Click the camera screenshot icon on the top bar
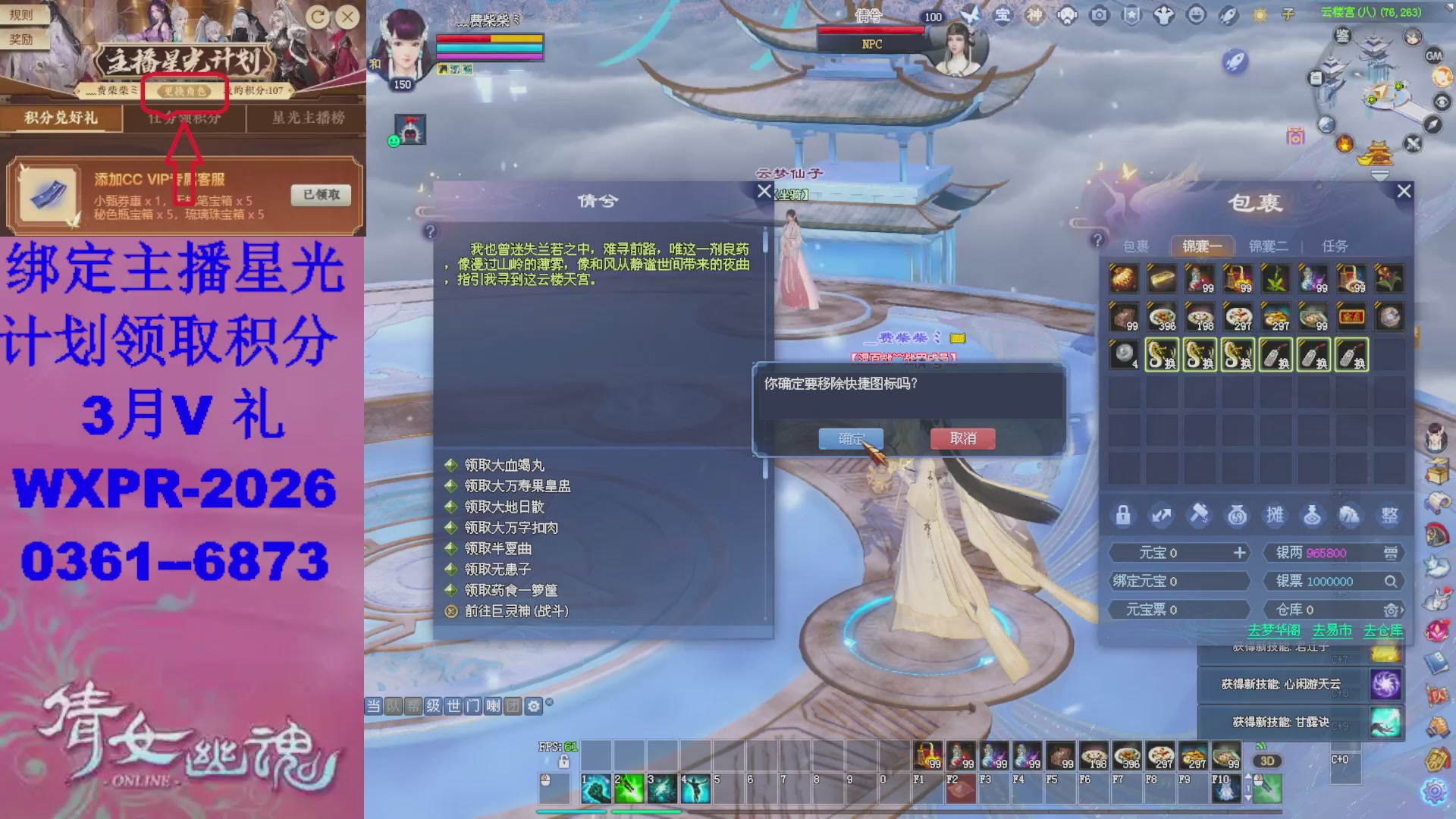1456x819 pixels. coord(1098,14)
